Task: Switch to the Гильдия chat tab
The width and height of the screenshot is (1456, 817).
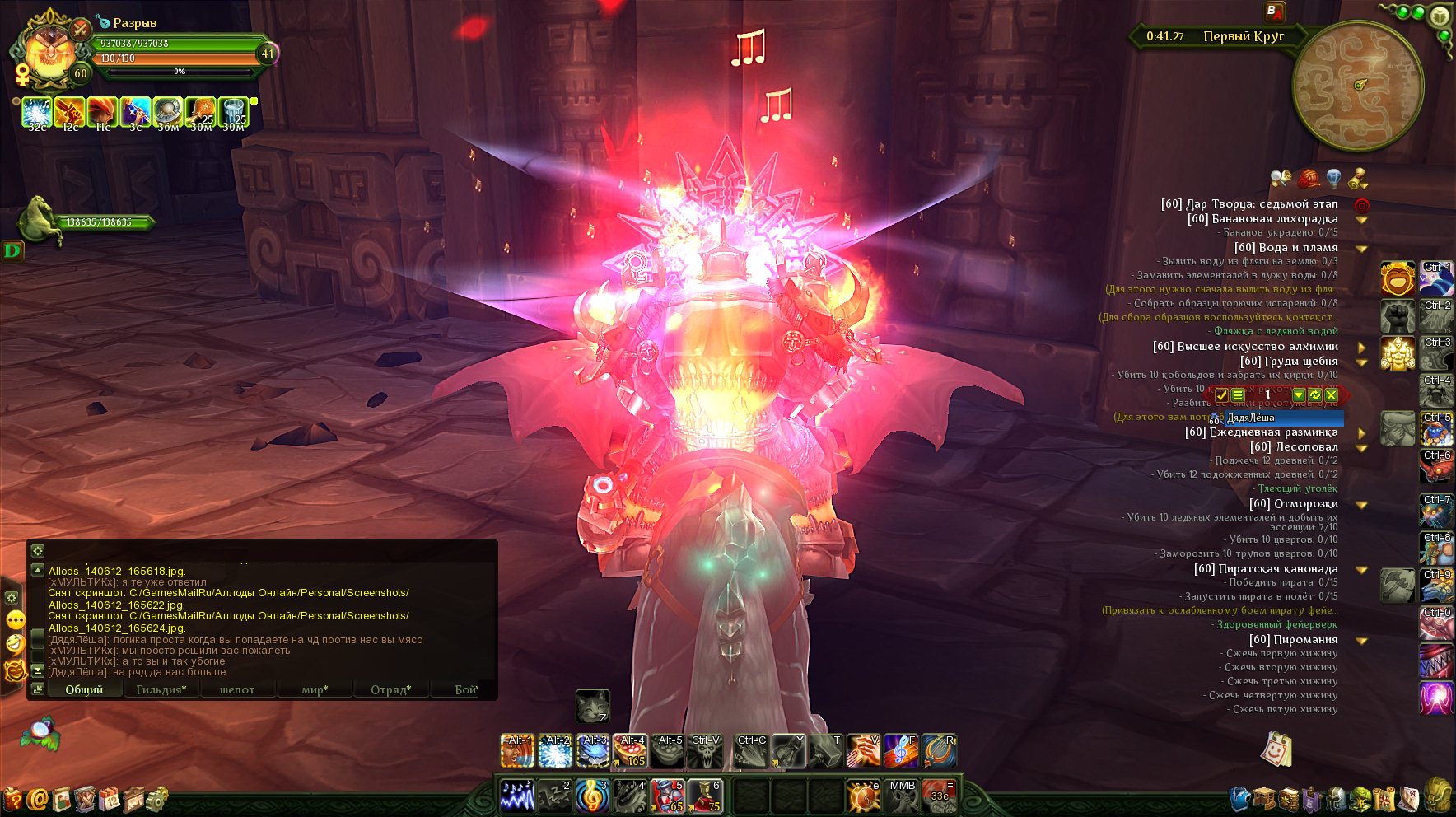Action: 161,689
